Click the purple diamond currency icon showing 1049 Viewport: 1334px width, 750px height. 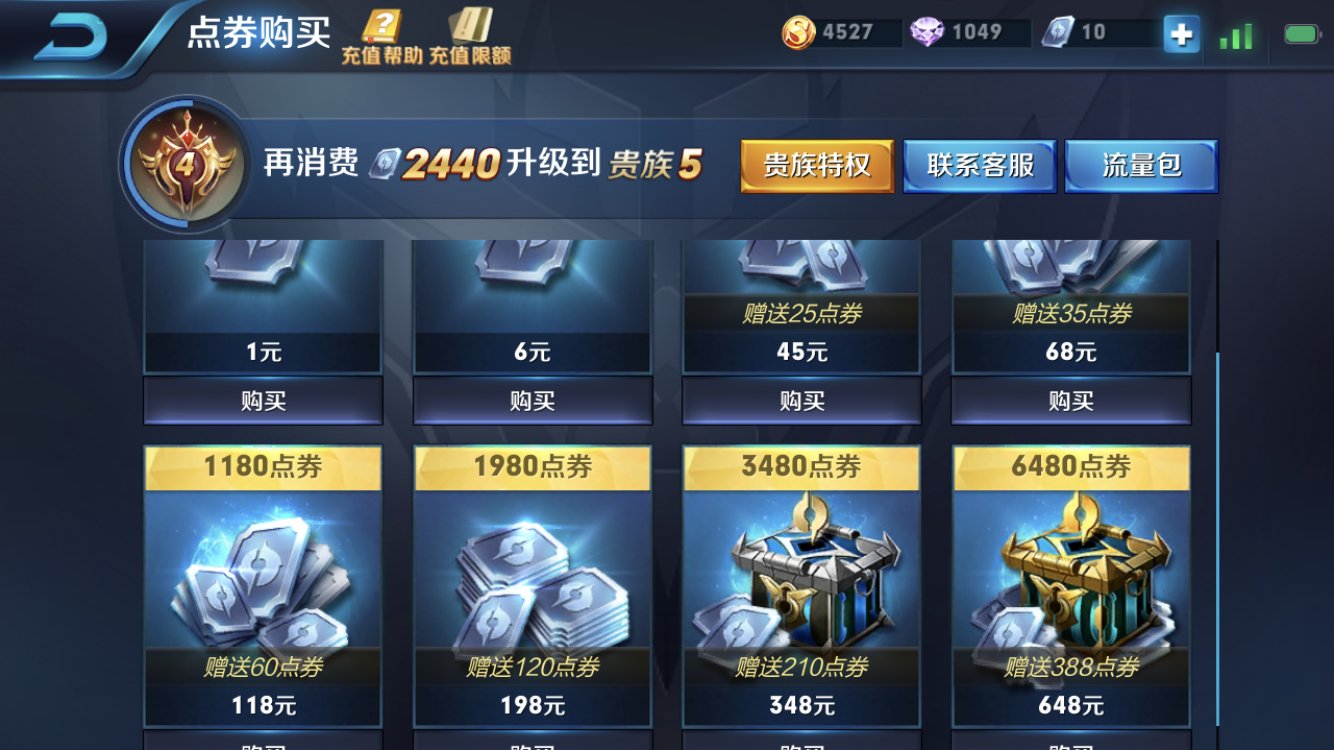928,32
